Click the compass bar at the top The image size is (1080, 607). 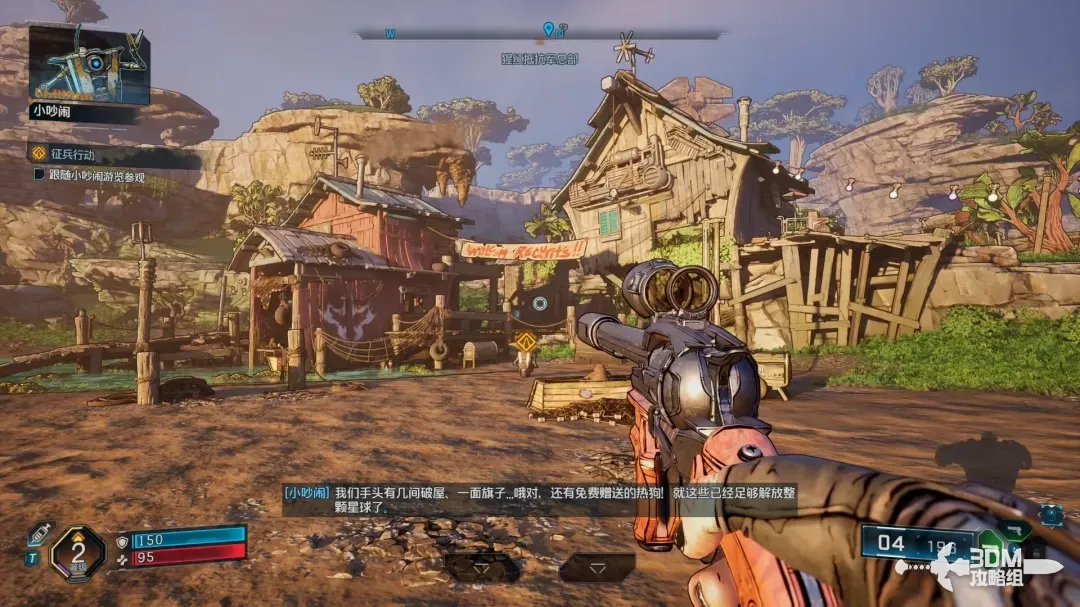pyautogui.click(x=540, y=33)
